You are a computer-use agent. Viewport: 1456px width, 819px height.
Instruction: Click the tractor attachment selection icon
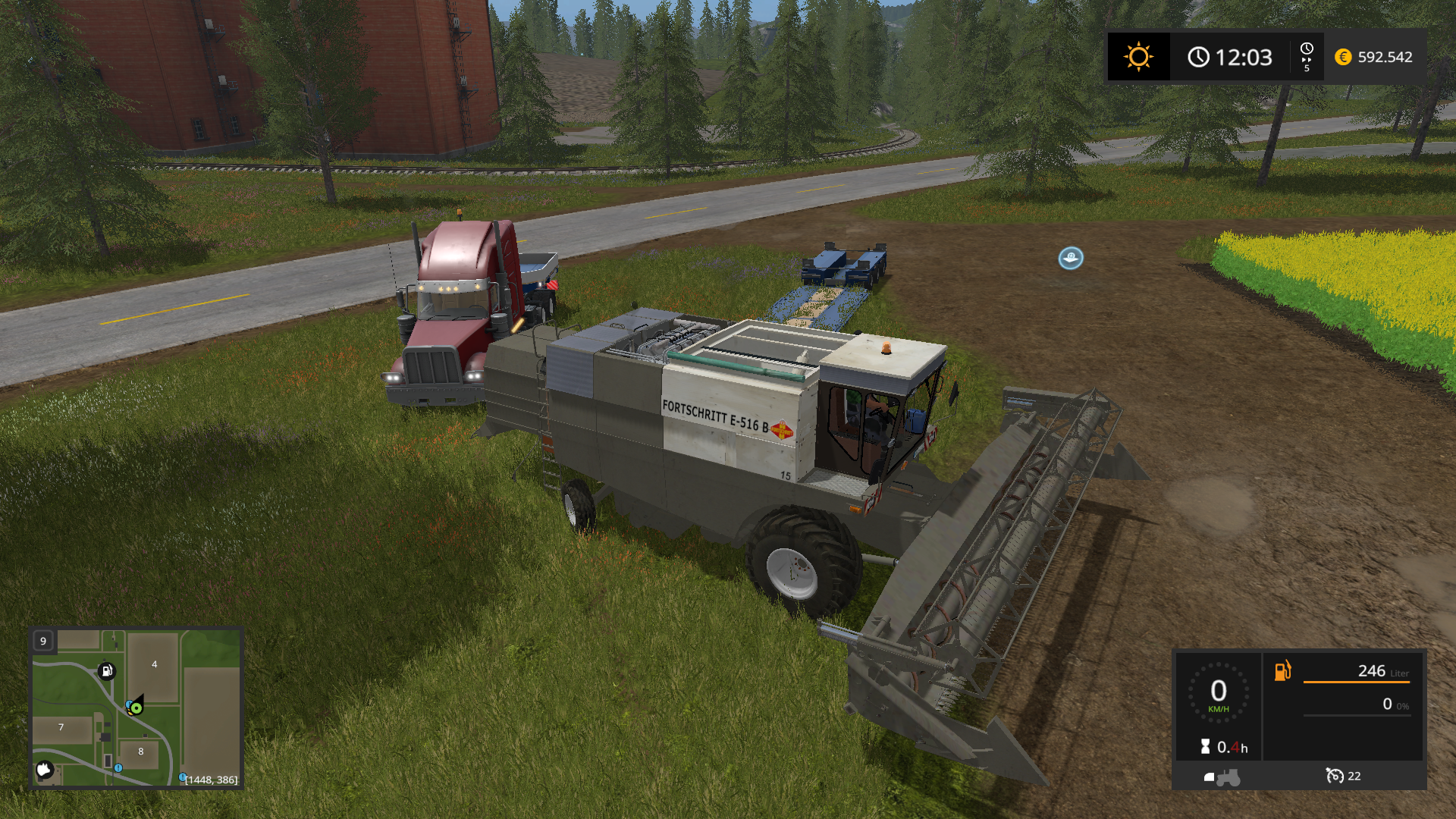click(x=1222, y=777)
